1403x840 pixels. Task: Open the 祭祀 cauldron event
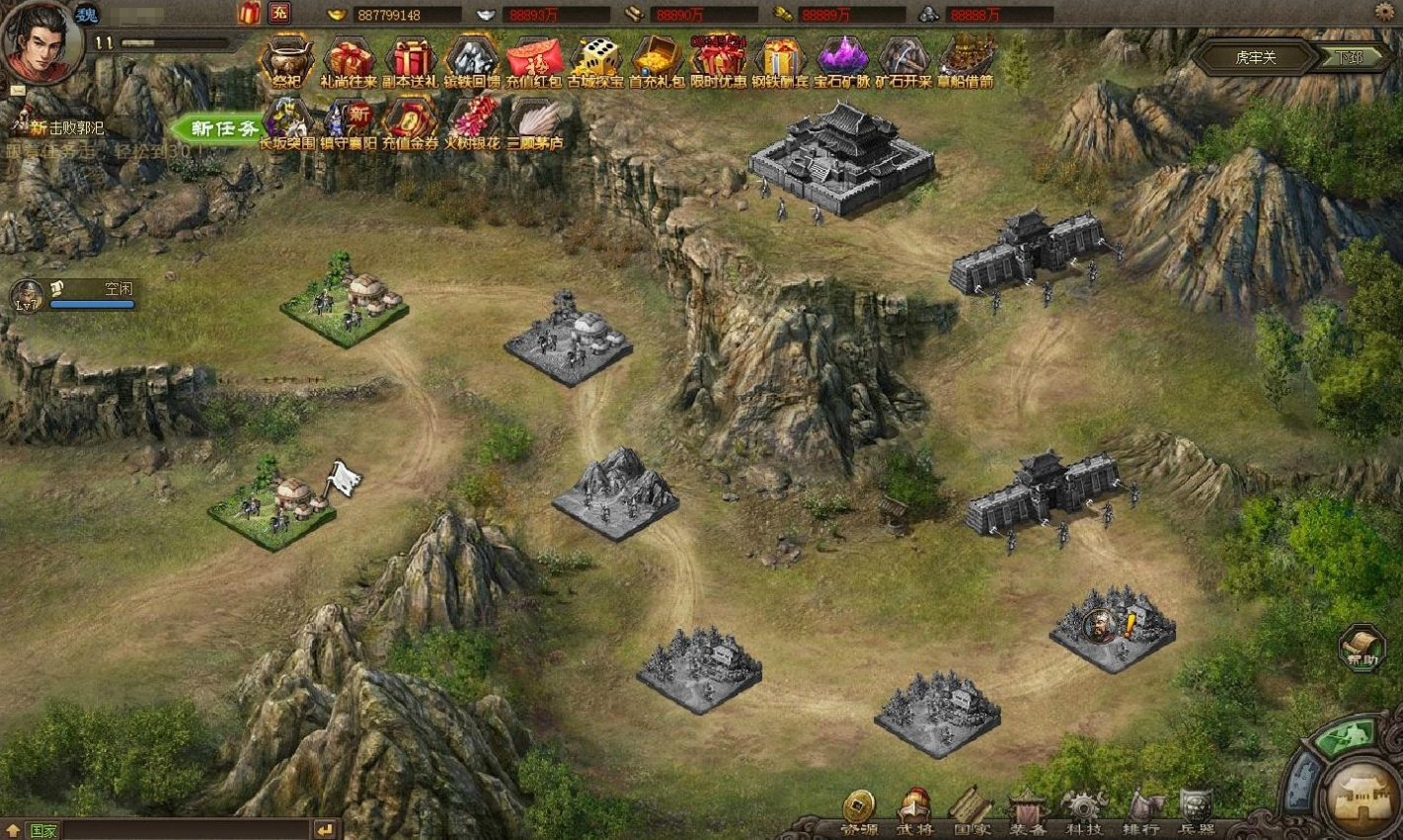click(285, 60)
